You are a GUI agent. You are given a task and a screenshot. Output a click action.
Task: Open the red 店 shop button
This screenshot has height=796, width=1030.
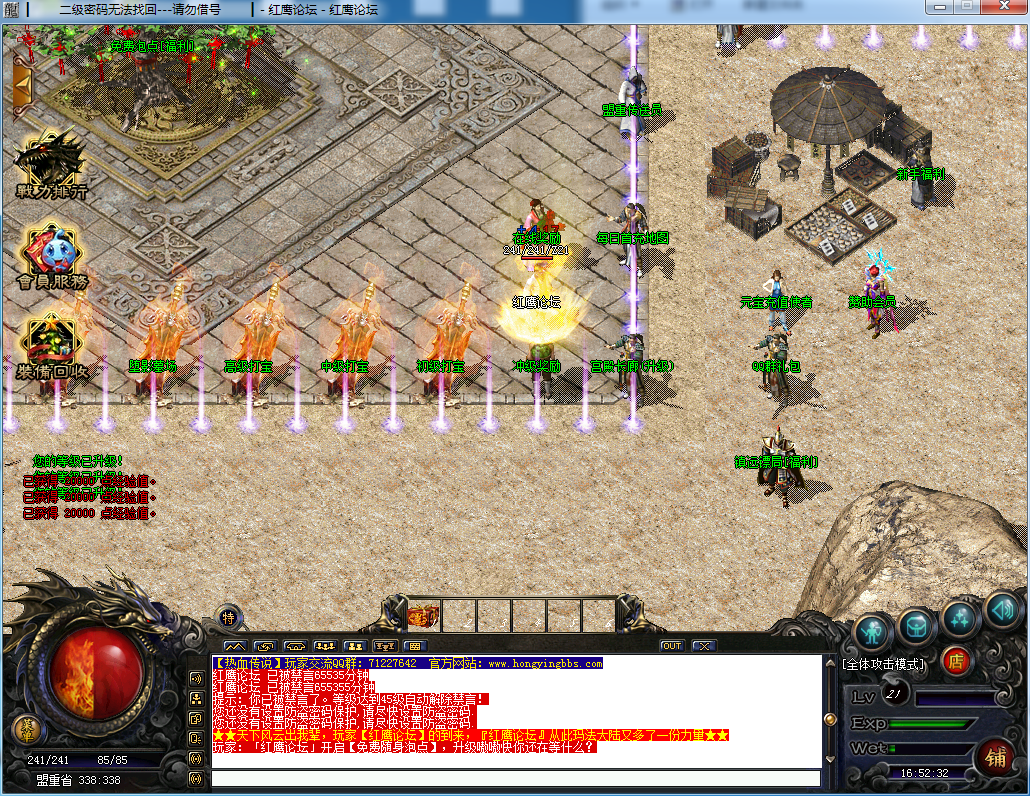[x=956, y=661]
